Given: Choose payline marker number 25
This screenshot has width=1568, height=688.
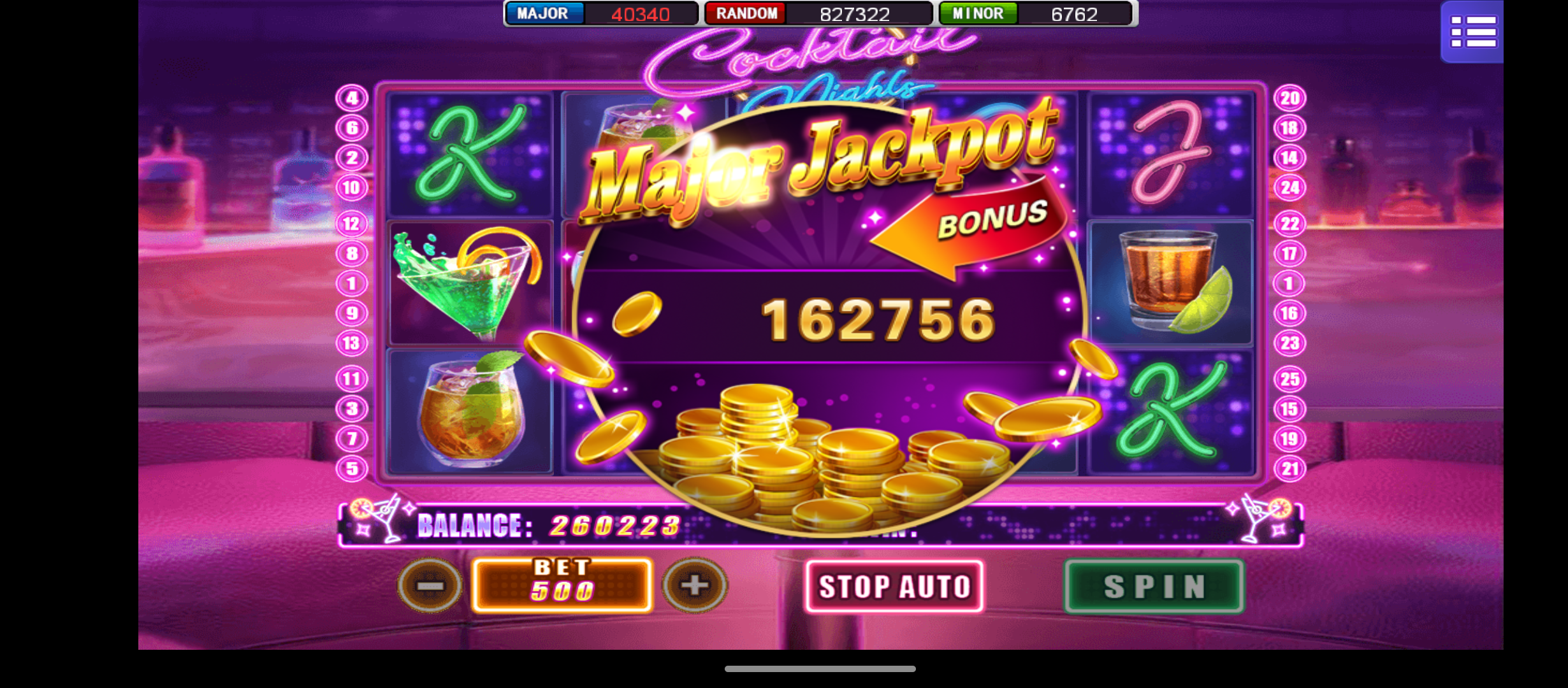Looking at the screenshot, I should point(1289,379).
